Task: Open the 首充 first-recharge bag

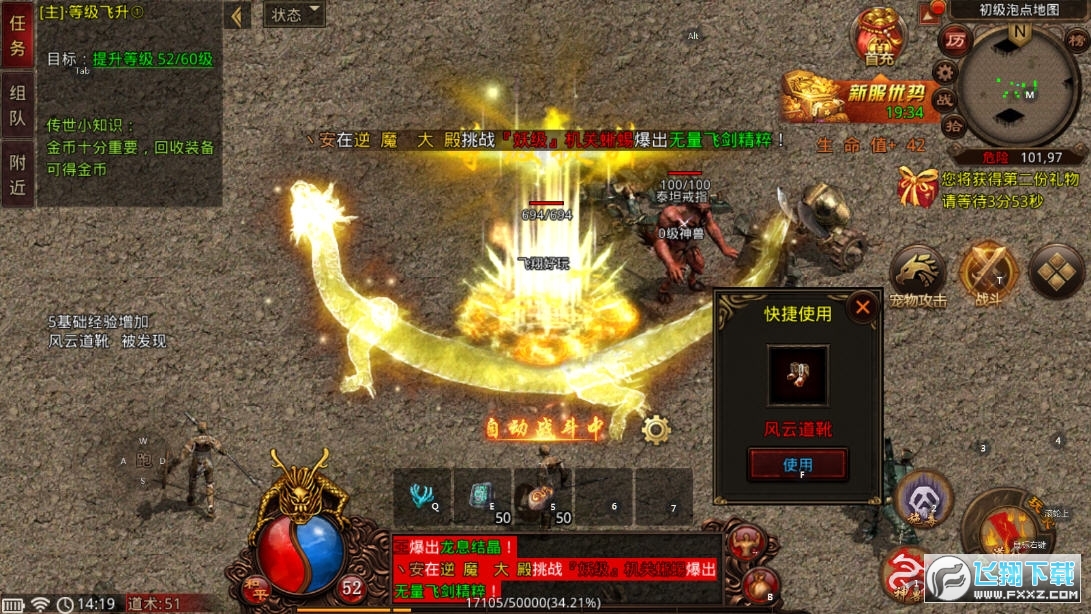Action: [x=878, y=37]
